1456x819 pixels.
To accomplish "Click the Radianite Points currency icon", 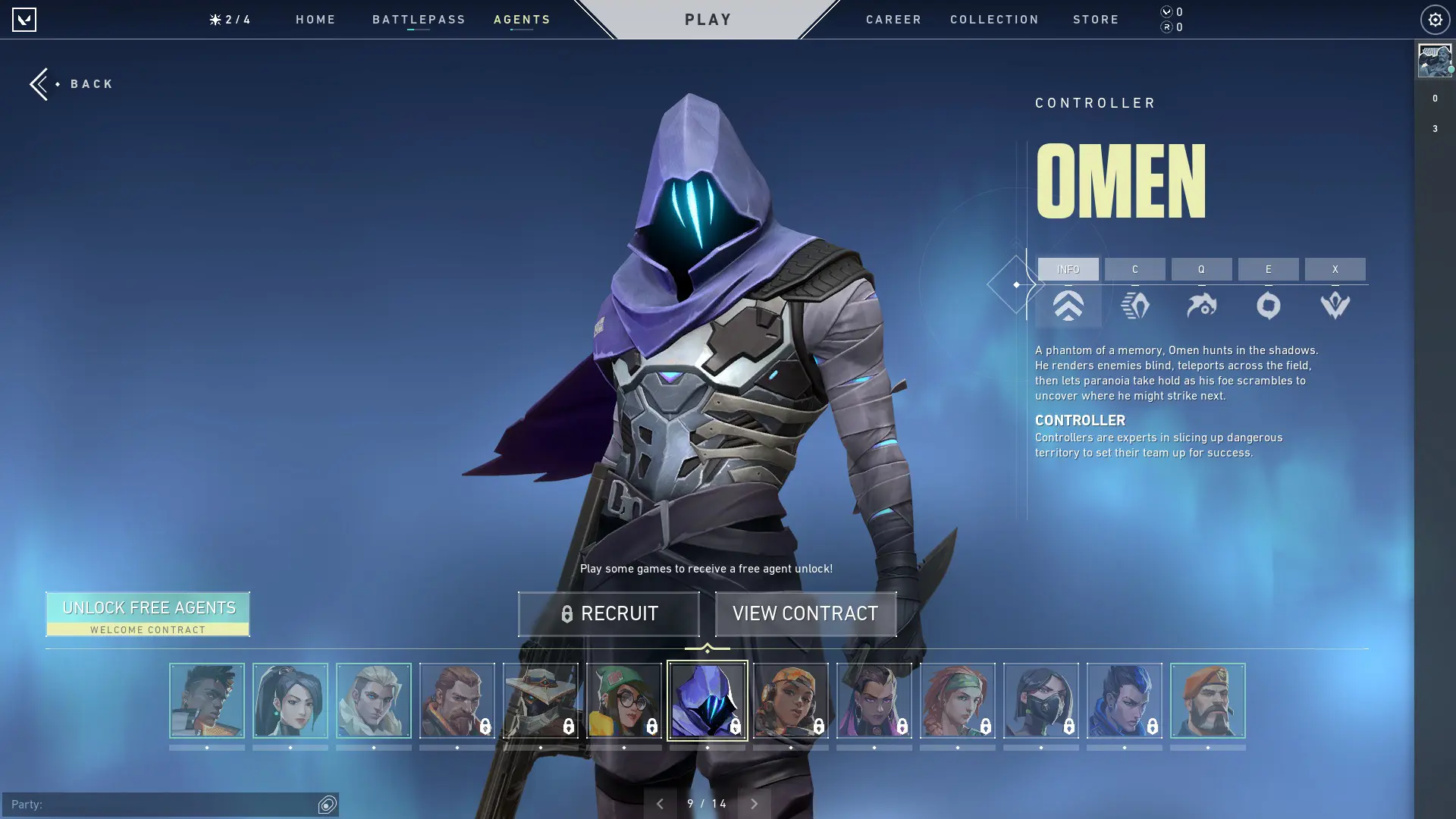I will 1166,27.
